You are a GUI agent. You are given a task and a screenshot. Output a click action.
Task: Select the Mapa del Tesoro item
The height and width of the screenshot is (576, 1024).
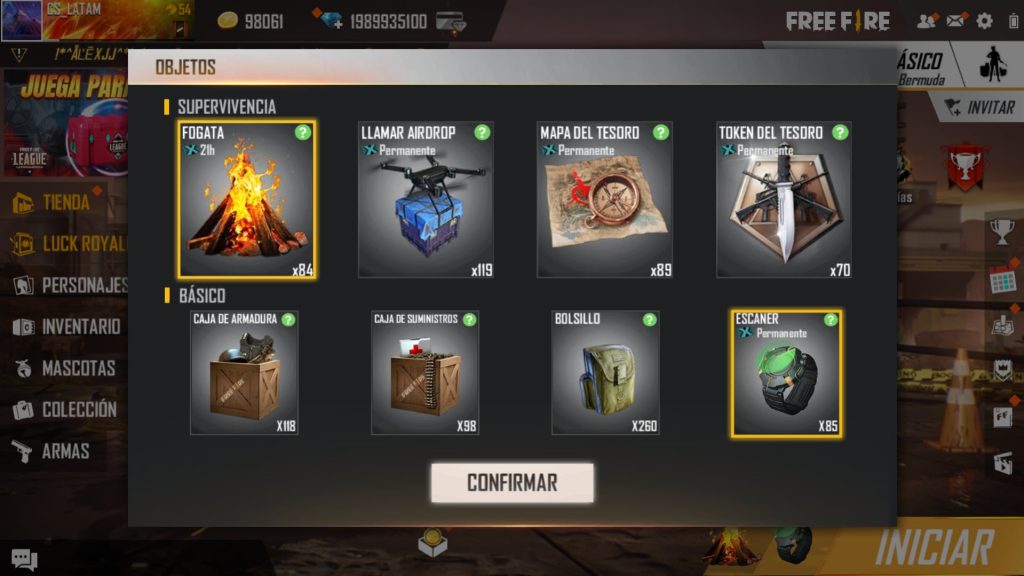(x=604, y=200)
